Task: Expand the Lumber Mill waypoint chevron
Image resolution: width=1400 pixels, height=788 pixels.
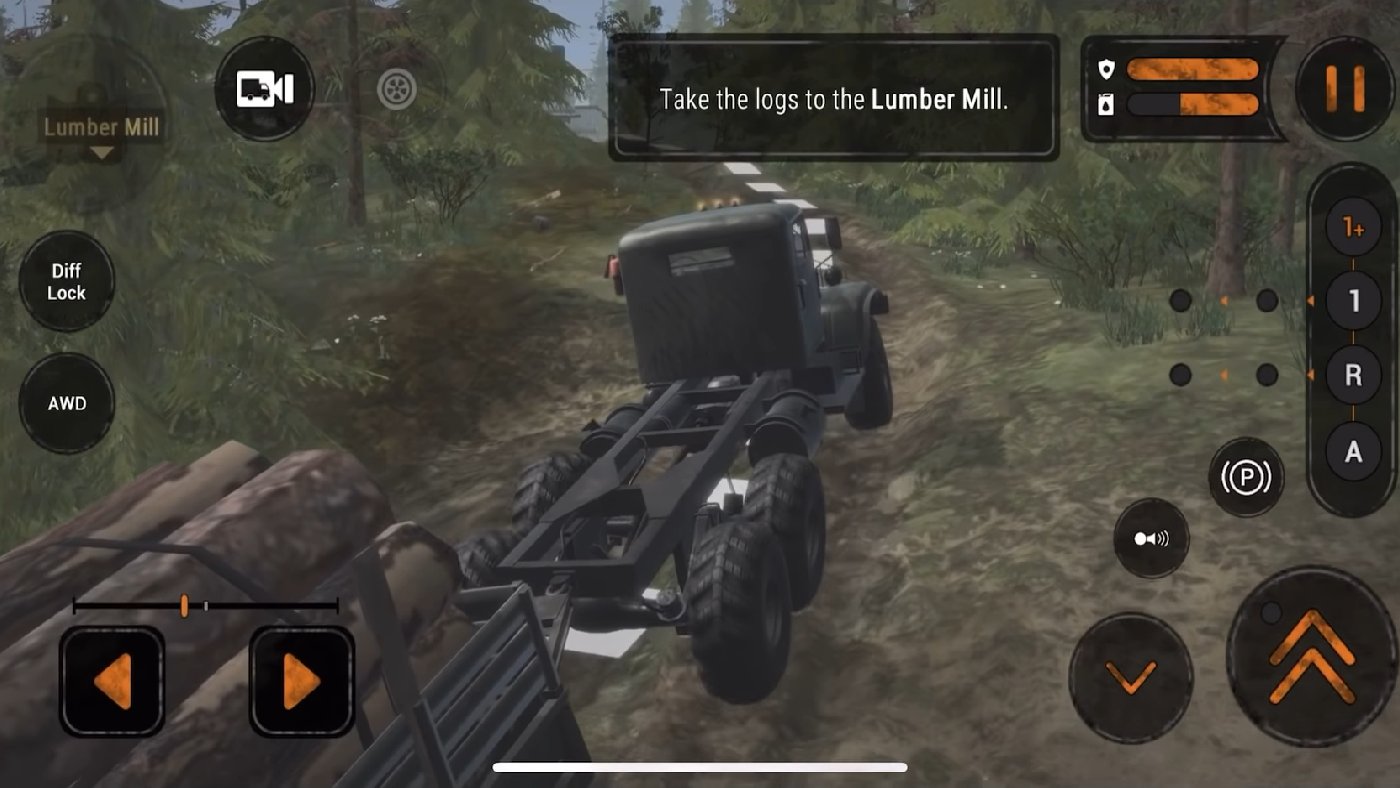Action: 100,152
